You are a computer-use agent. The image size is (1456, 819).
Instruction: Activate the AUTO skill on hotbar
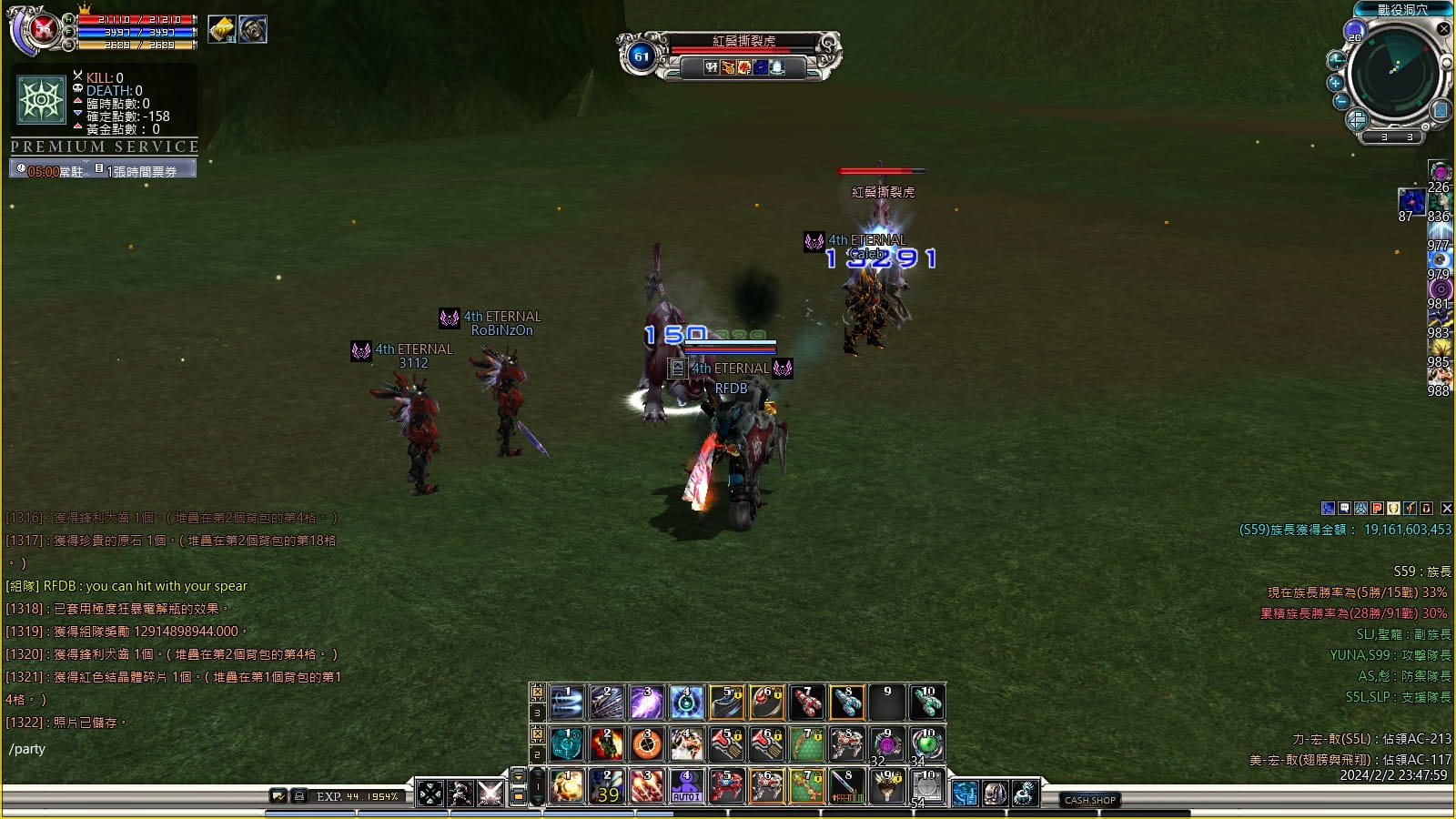pyautogui.click(x=686, y=786)
